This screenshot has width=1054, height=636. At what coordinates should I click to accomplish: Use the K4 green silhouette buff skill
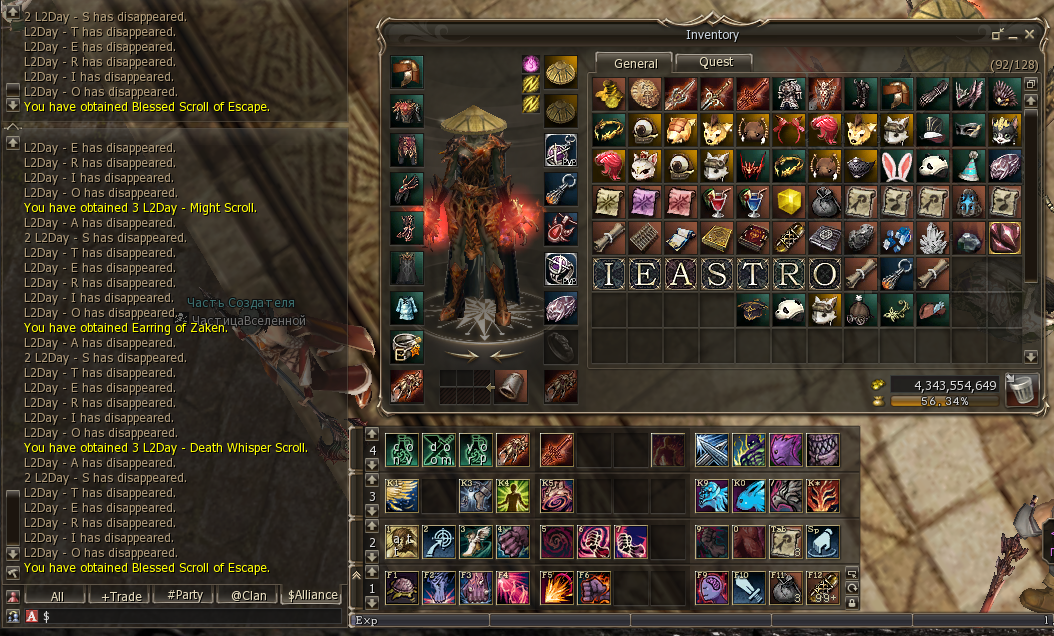(513, 495)
